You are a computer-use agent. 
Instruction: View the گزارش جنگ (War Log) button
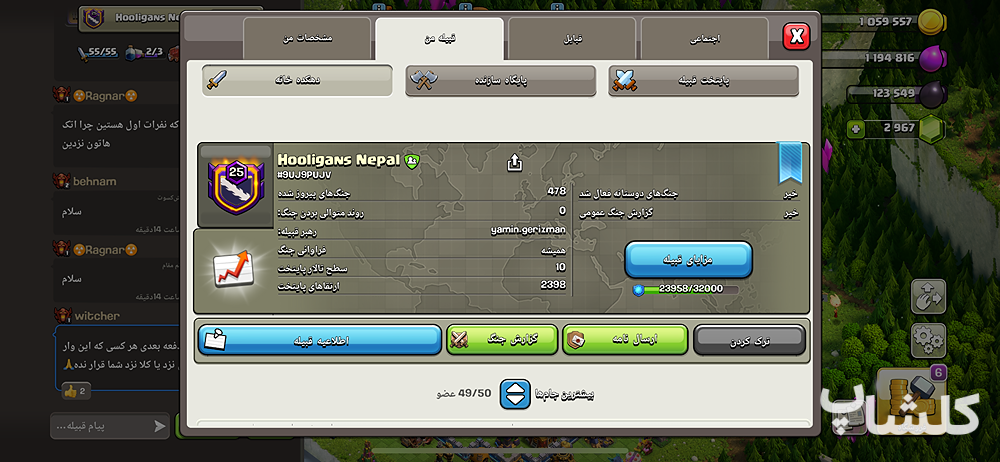(x=501, y=340)
